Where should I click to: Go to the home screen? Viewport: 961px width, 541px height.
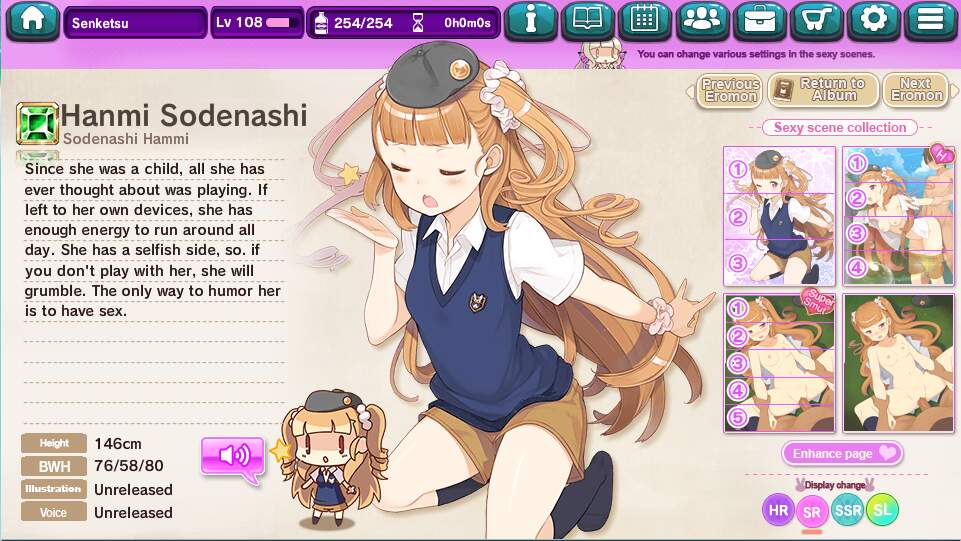[32, 20]
